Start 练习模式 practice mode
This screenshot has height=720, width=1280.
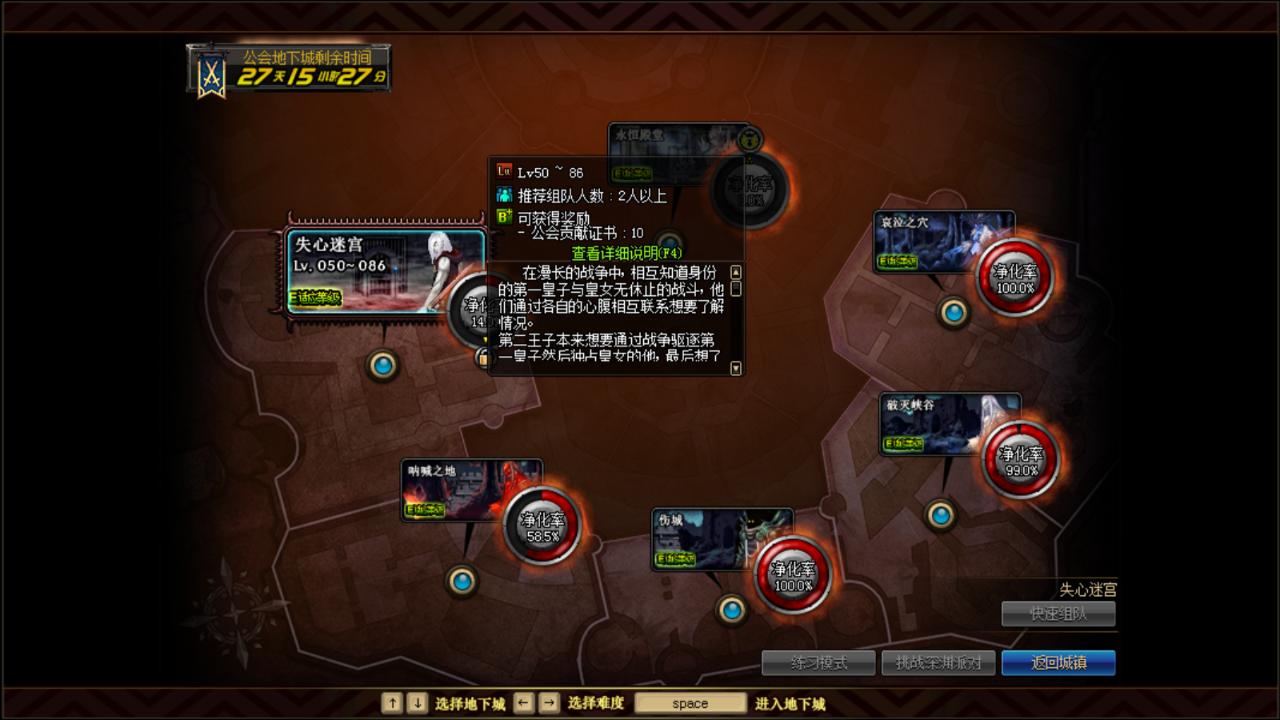[818, 663]
